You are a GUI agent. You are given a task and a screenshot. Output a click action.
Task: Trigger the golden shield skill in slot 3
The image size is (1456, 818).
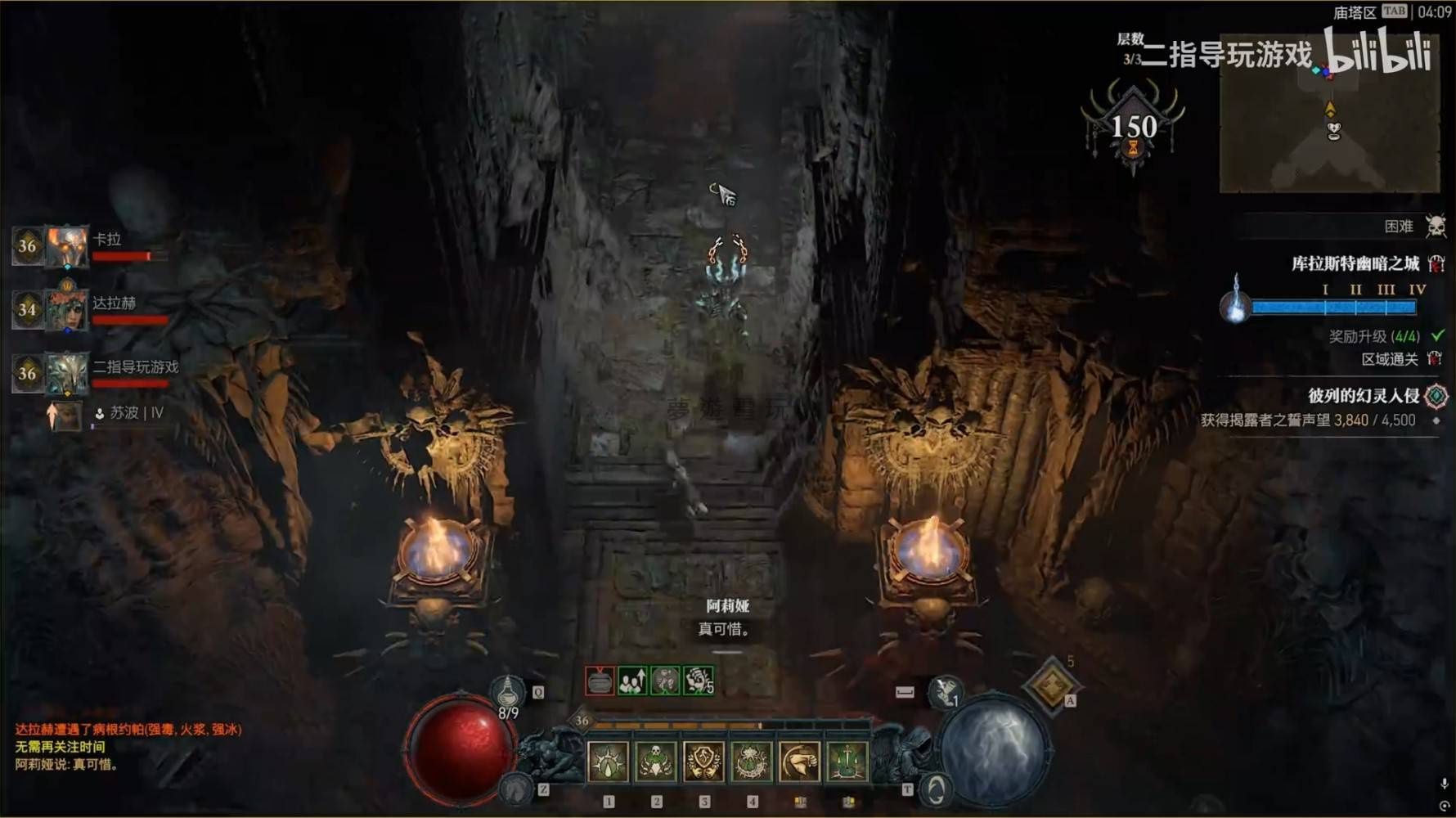pos(703,762)
